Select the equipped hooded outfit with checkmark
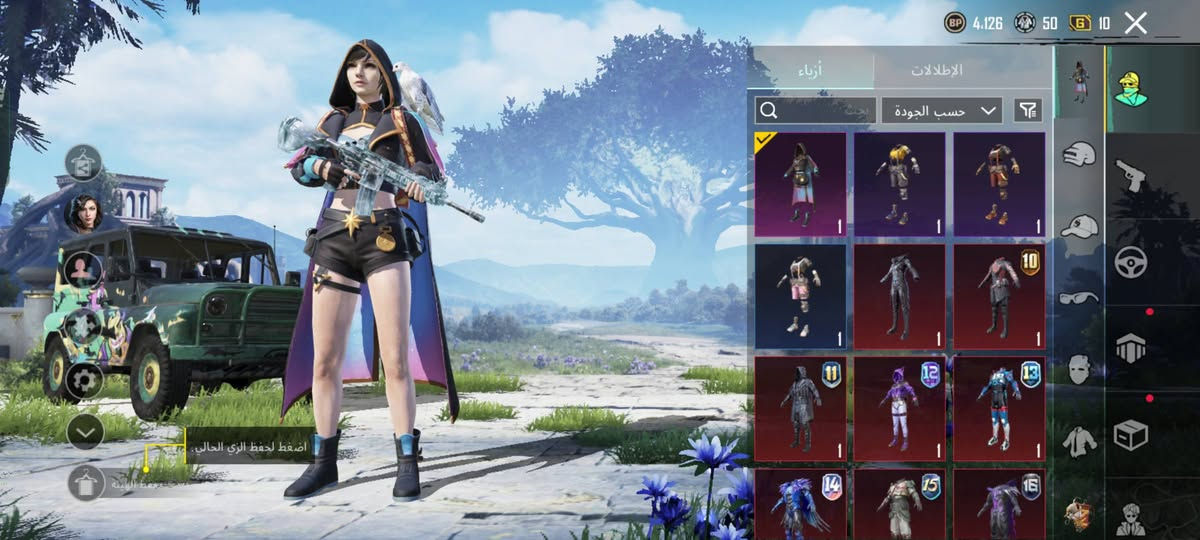Viewport: 1200px width, 540px height. coord(800,185)
